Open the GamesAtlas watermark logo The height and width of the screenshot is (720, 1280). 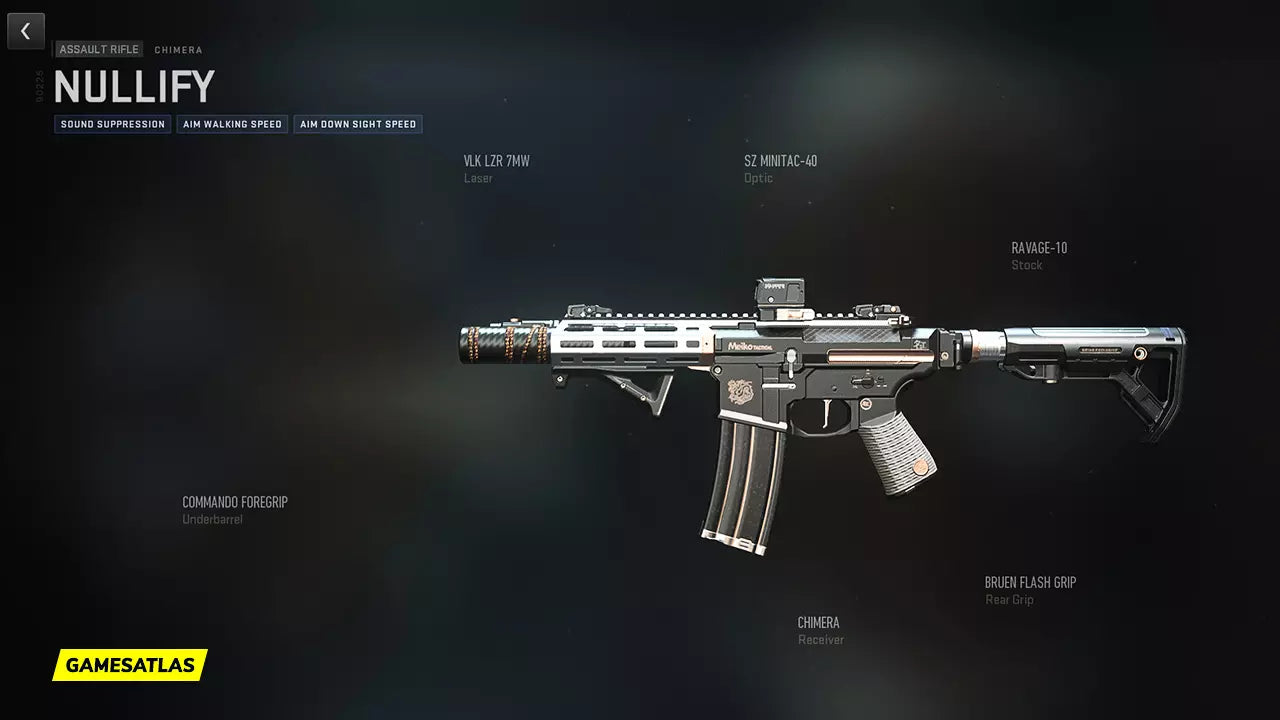[130, 665]
